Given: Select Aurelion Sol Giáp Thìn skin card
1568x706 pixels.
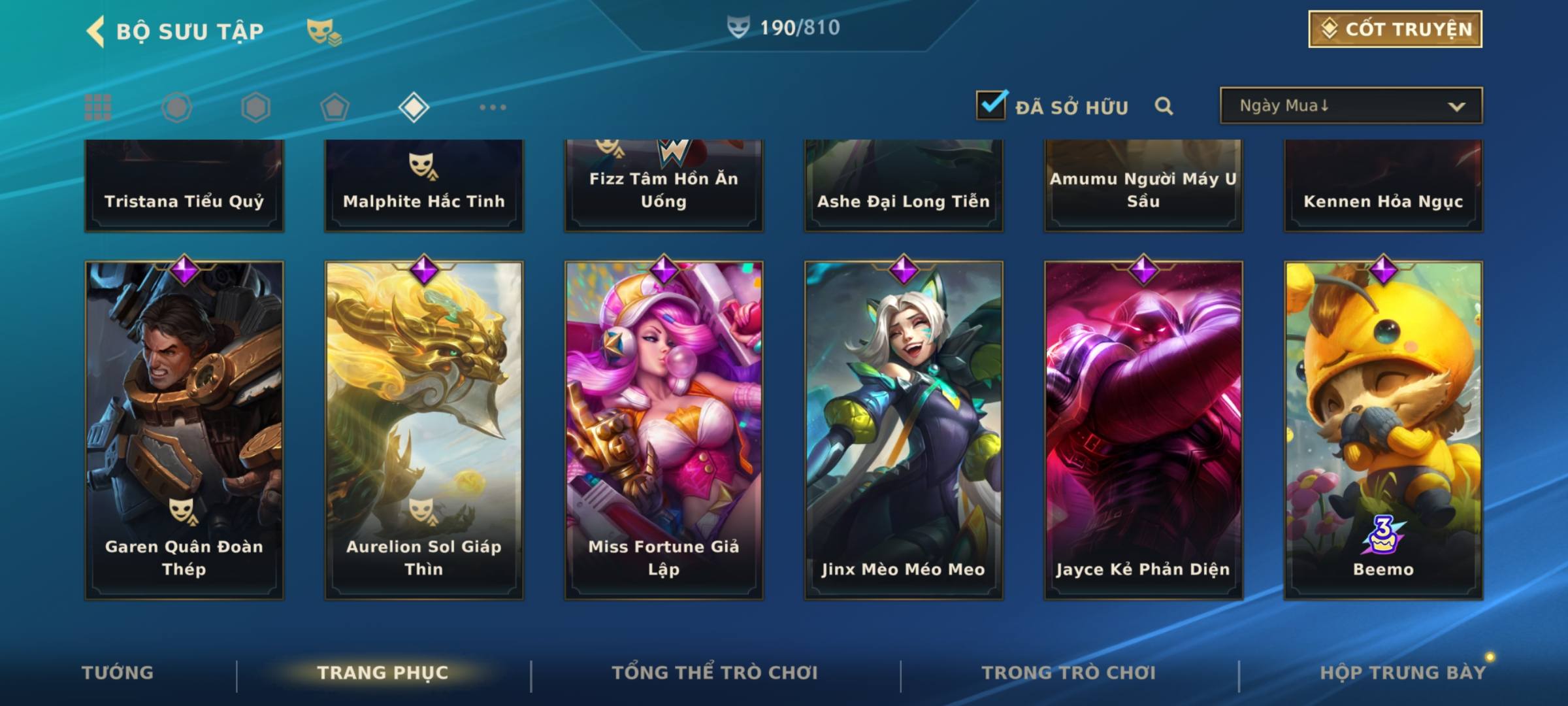Looking at the screenshot, I should click(x=424, y=429).
